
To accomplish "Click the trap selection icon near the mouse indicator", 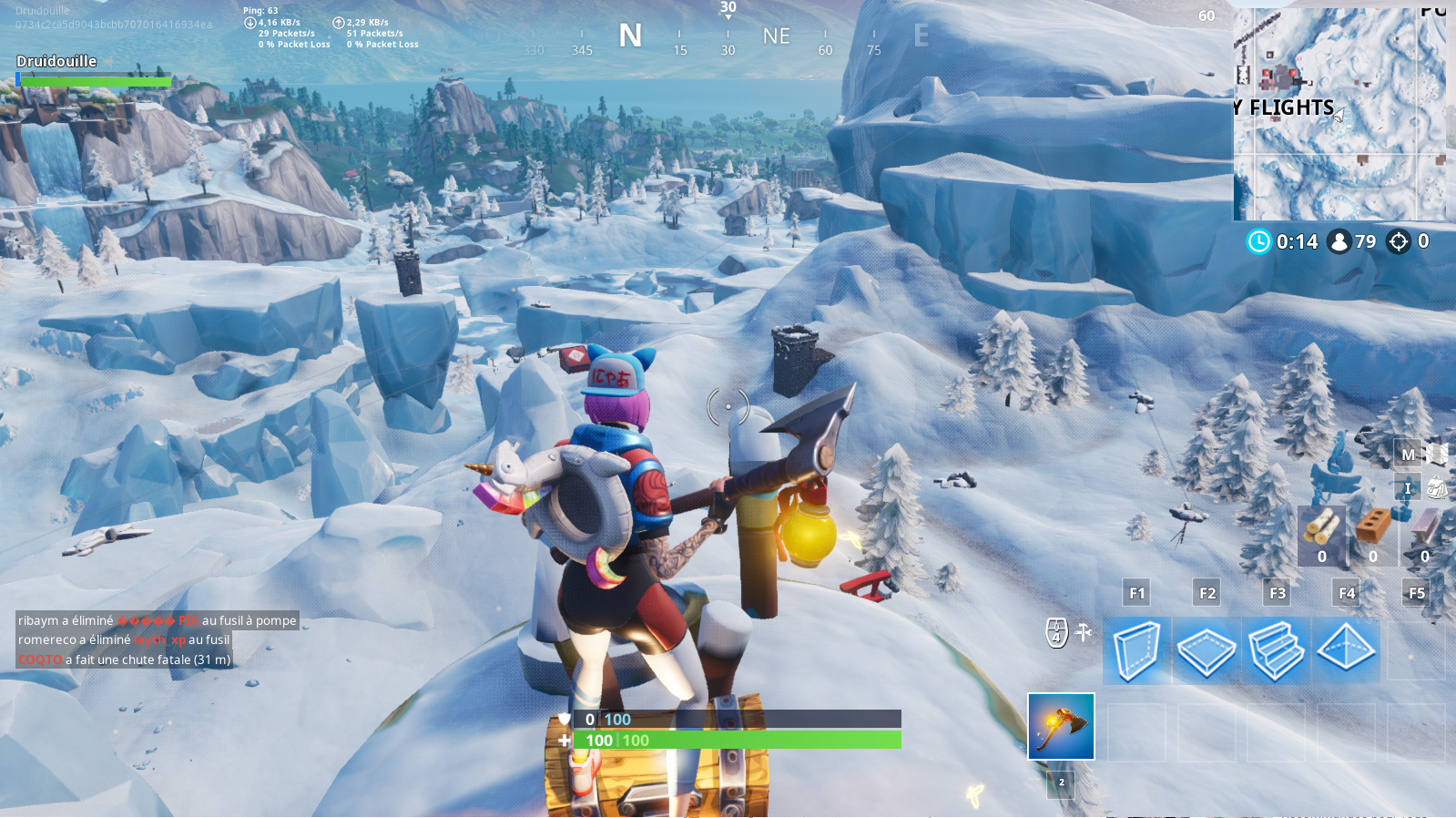I will tap(1082, 631).
